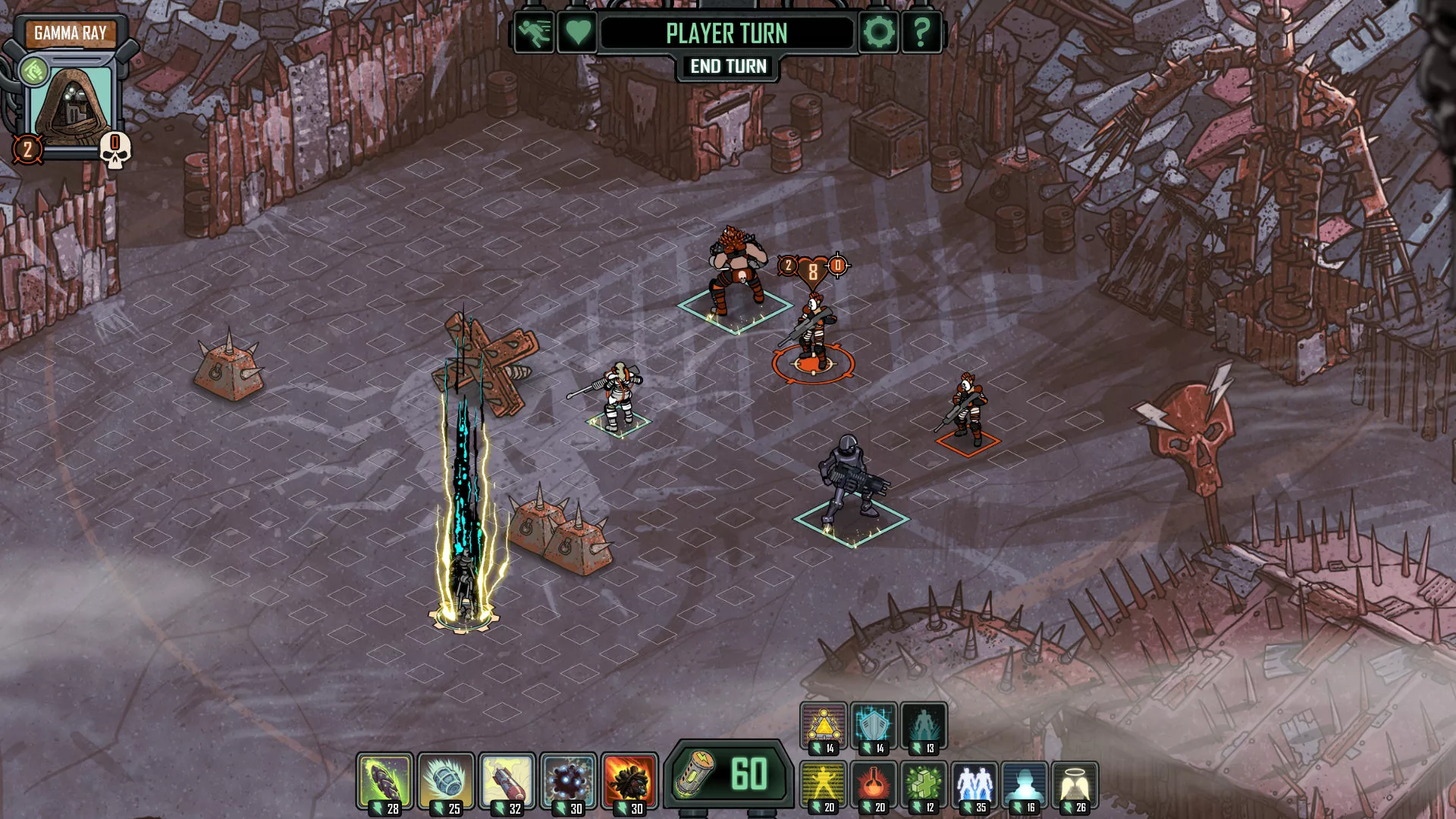Choose the angel wings halo ability
Viewport: 1456px width, 819px height.
1075,786
